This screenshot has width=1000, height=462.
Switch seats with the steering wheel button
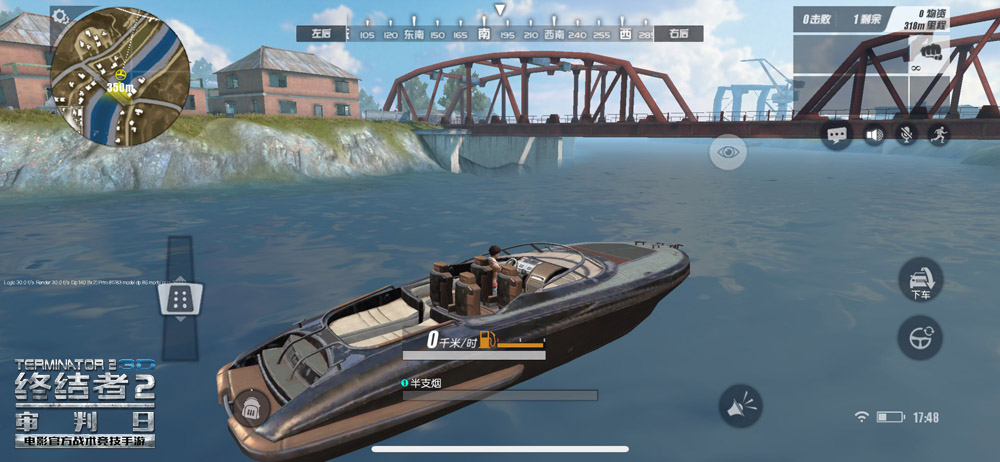[x=921, y=338]
